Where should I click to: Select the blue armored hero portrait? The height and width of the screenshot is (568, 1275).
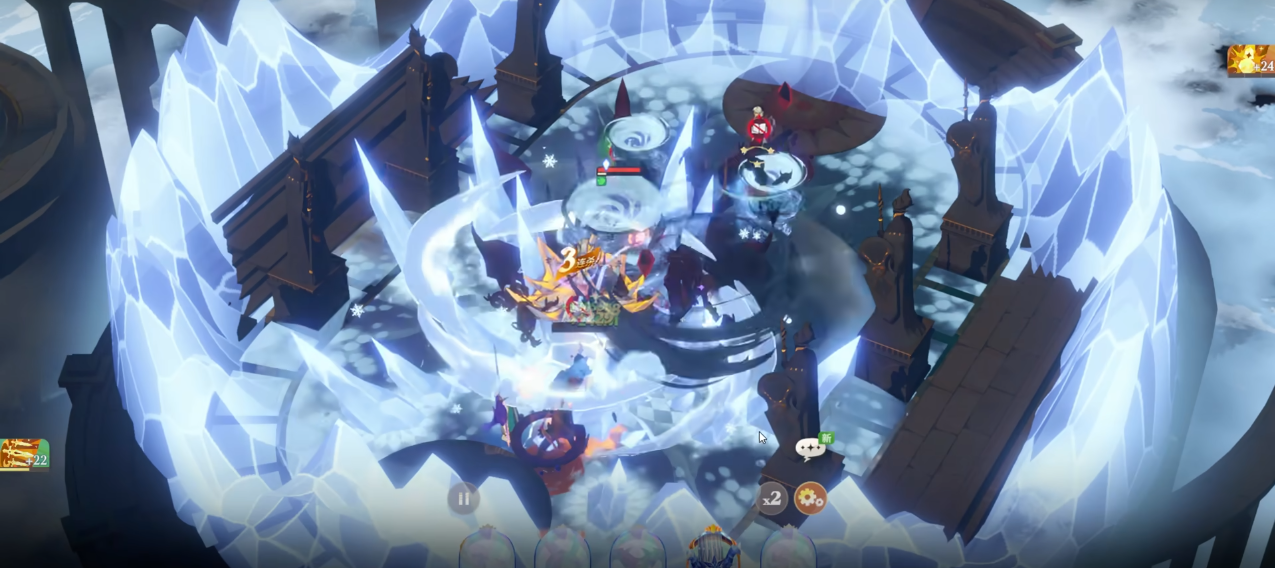(712, 548)
